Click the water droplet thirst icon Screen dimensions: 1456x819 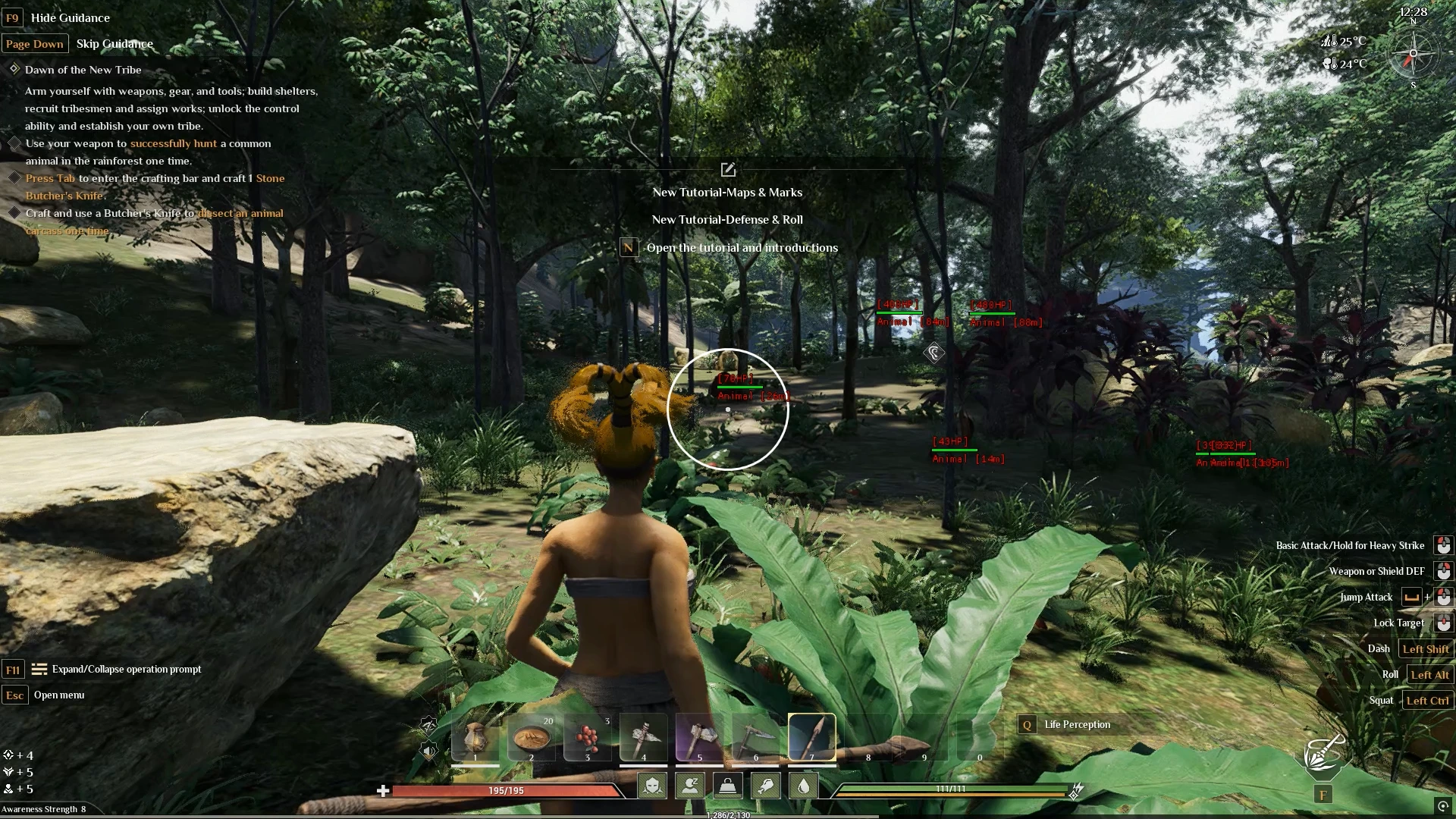[x=803, y=785]
